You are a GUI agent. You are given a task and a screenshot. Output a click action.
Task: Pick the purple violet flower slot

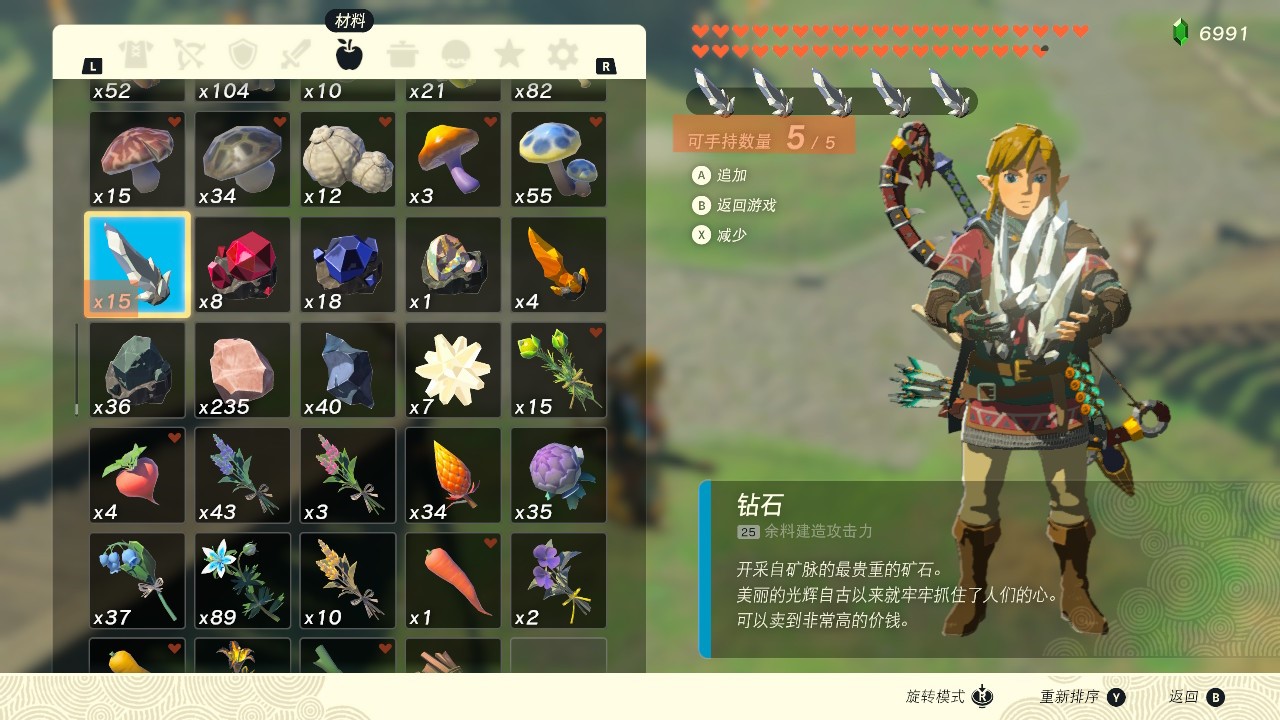click(558, 581)
